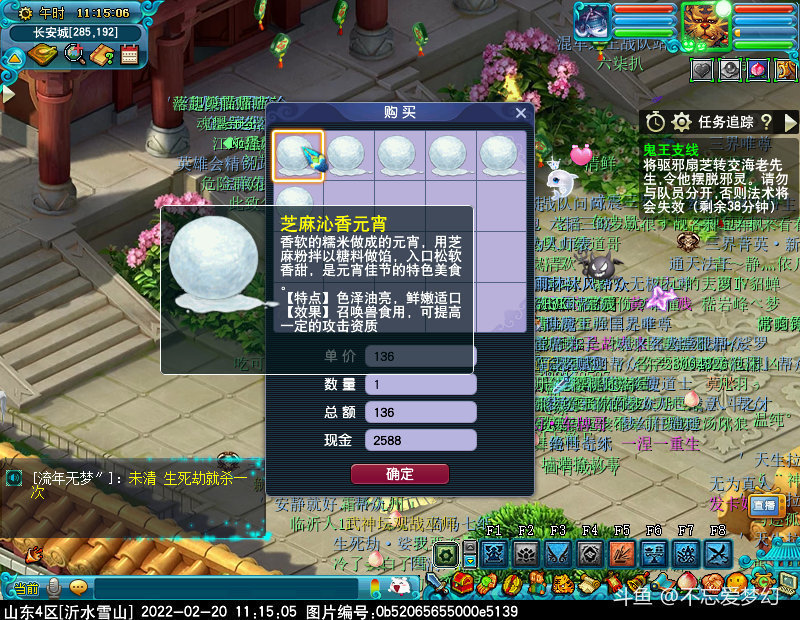Activate the F1 skill slot
The width and height of the screenshot is (800, 620).
click(x=492, y=553)
